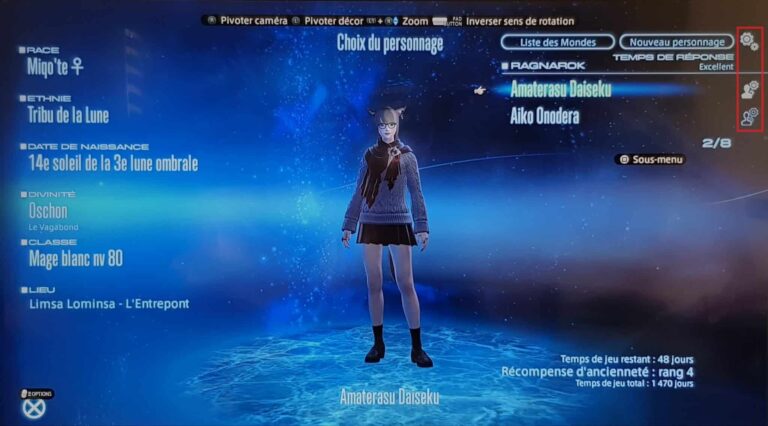Image resolution: width=768 pixels, height=426 pixels.
Task: Choose the character Aiko Onodera
Action: [545, 116]
